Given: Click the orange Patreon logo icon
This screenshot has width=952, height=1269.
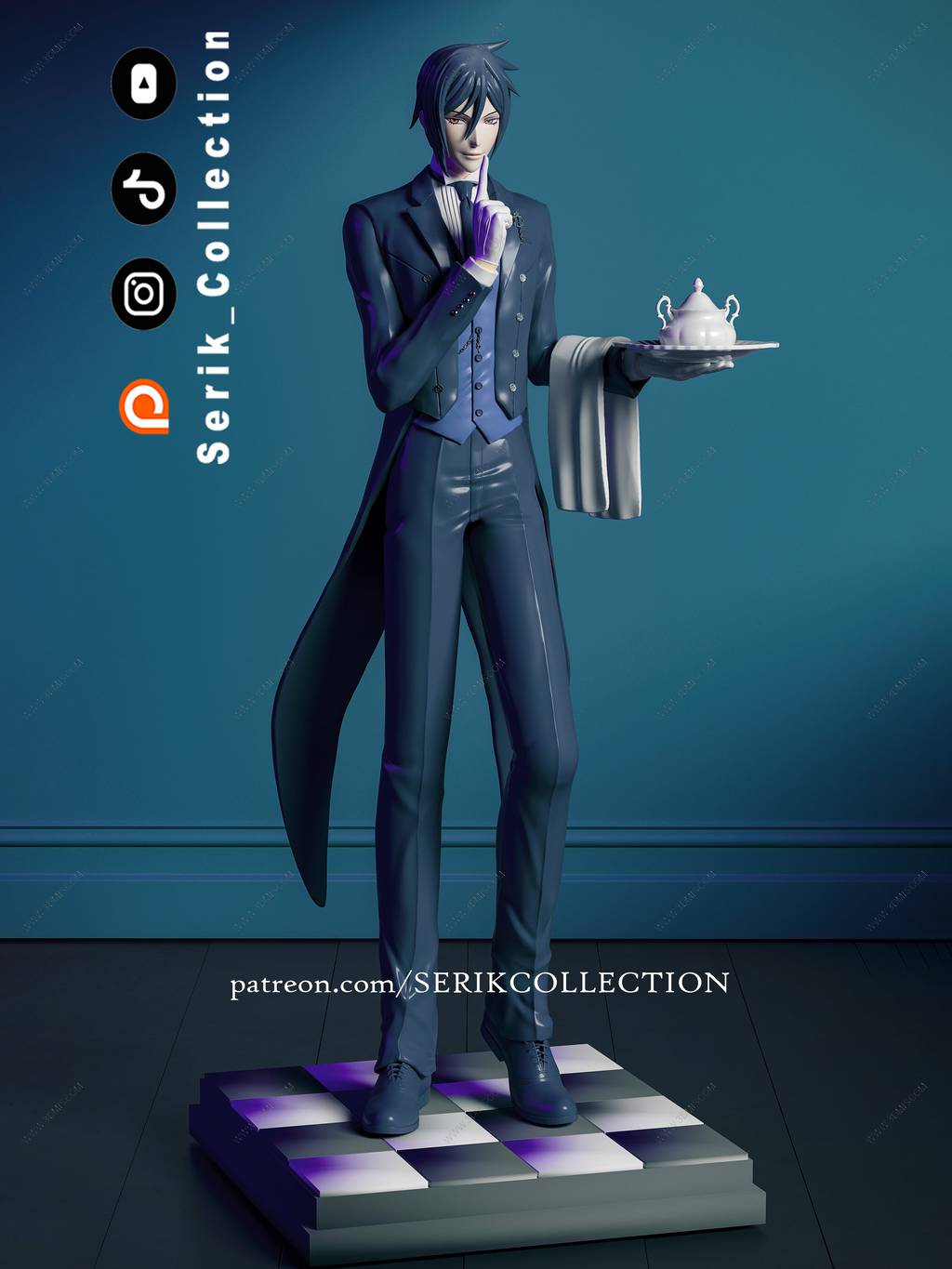Looking at the screenshot, I should (144, 406).
